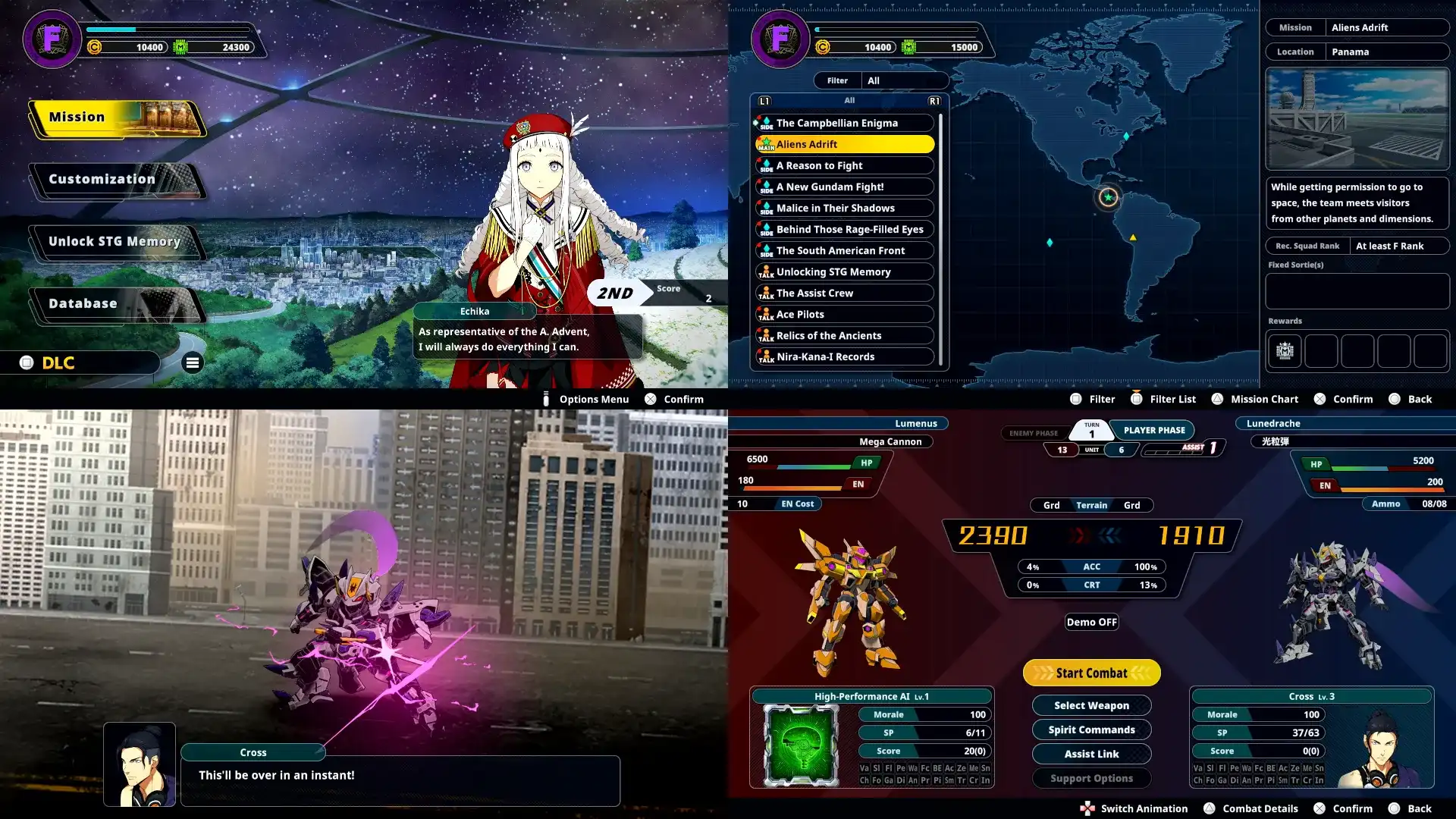Click the Combat Details icon
Viewport: 1456px width, 819px height.
pos(1210,808)
